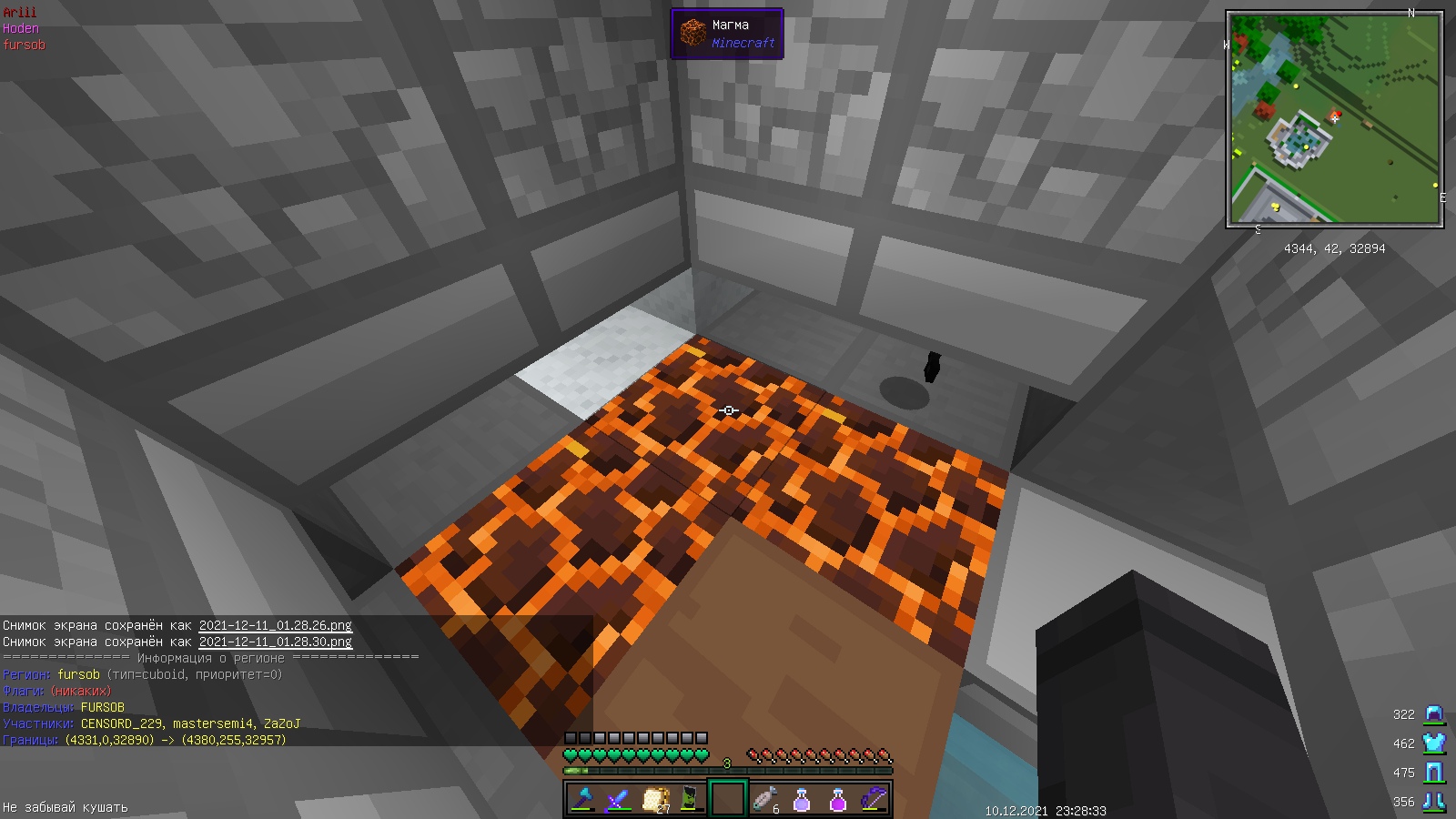1456x819 pixels.
Task: Select the enchanted bow hotbar slot
Action: tap(874, 799)
